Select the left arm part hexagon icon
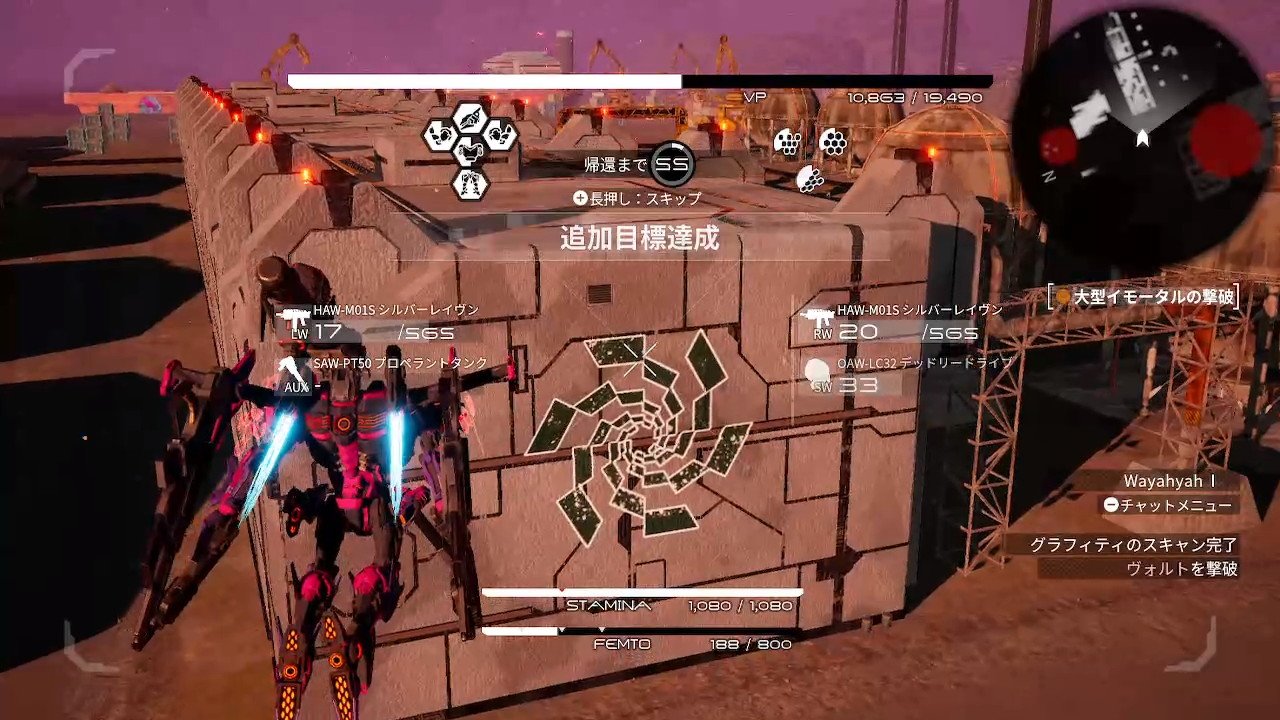1280x720 pixels. tap(441, 136)
